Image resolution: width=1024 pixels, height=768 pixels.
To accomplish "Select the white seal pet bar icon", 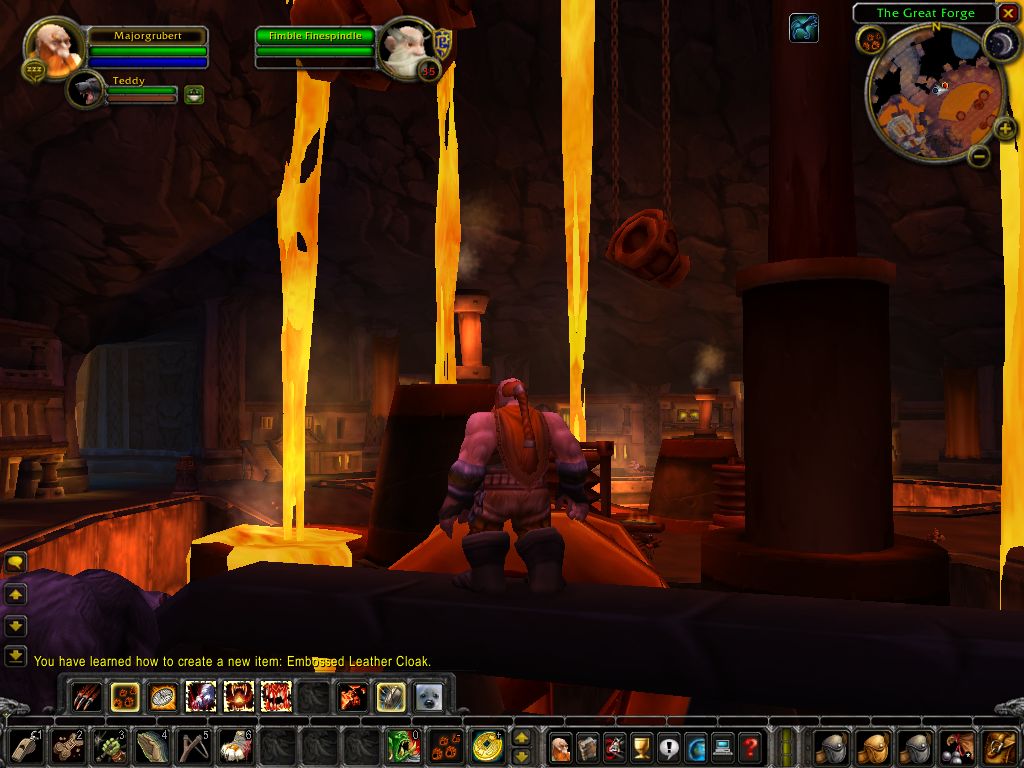I will pyautogui.click(x=429, y=696).
